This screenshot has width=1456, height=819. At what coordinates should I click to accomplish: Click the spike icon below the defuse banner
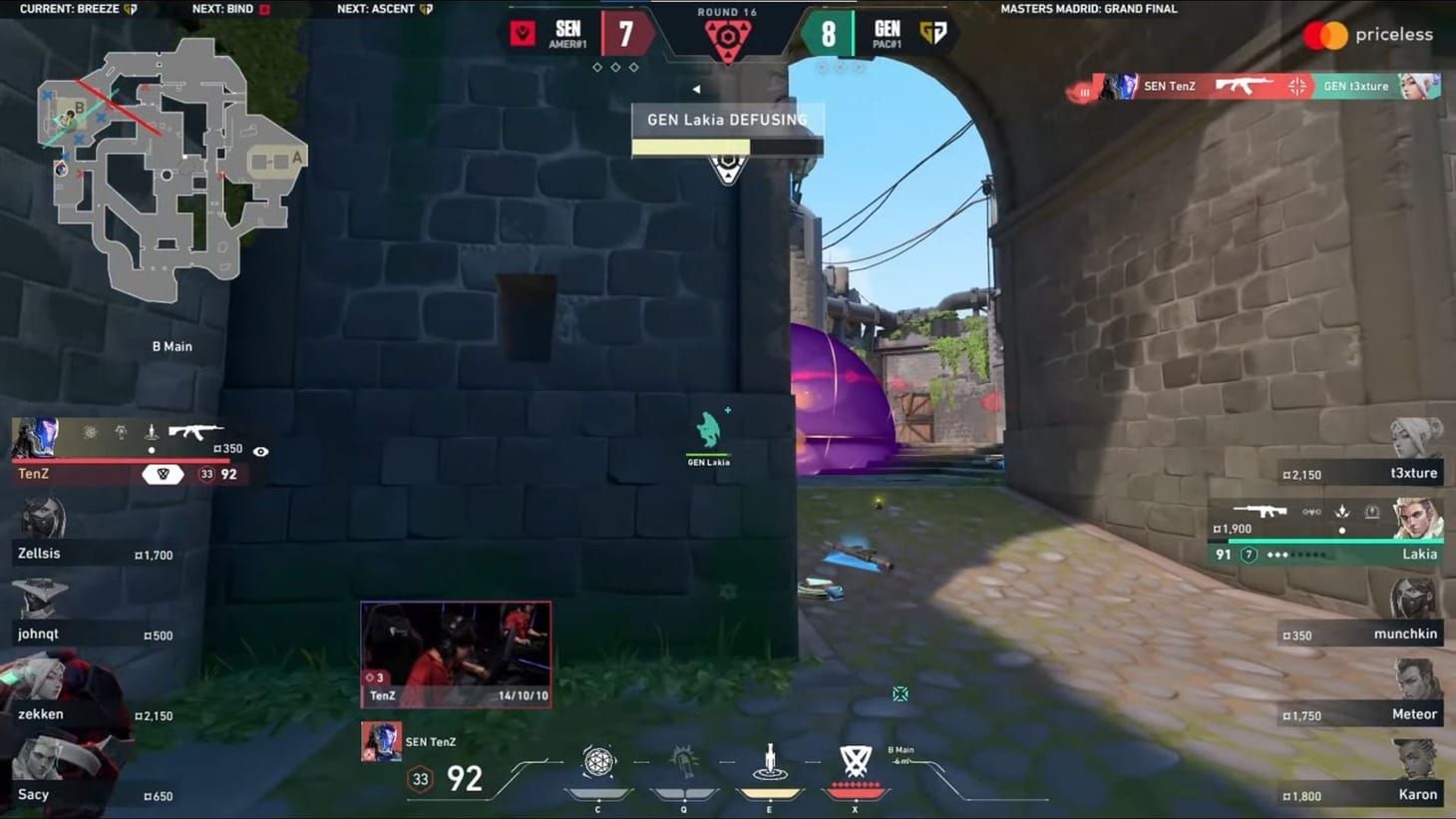(727, 172)
